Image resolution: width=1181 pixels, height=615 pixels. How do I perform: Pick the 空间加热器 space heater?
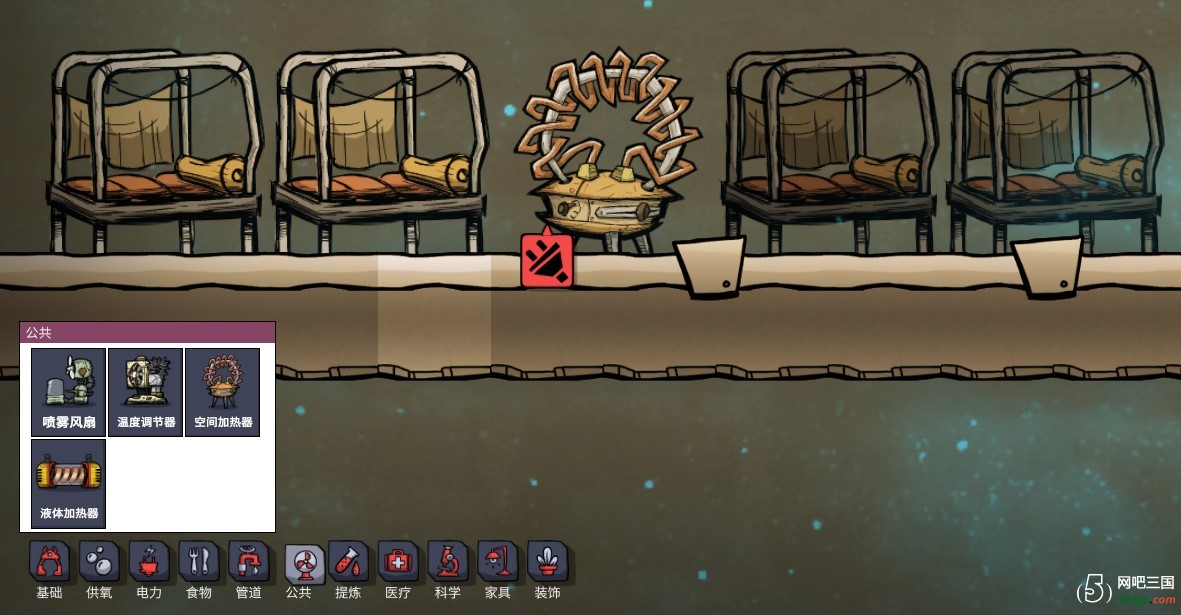point(222,392)
